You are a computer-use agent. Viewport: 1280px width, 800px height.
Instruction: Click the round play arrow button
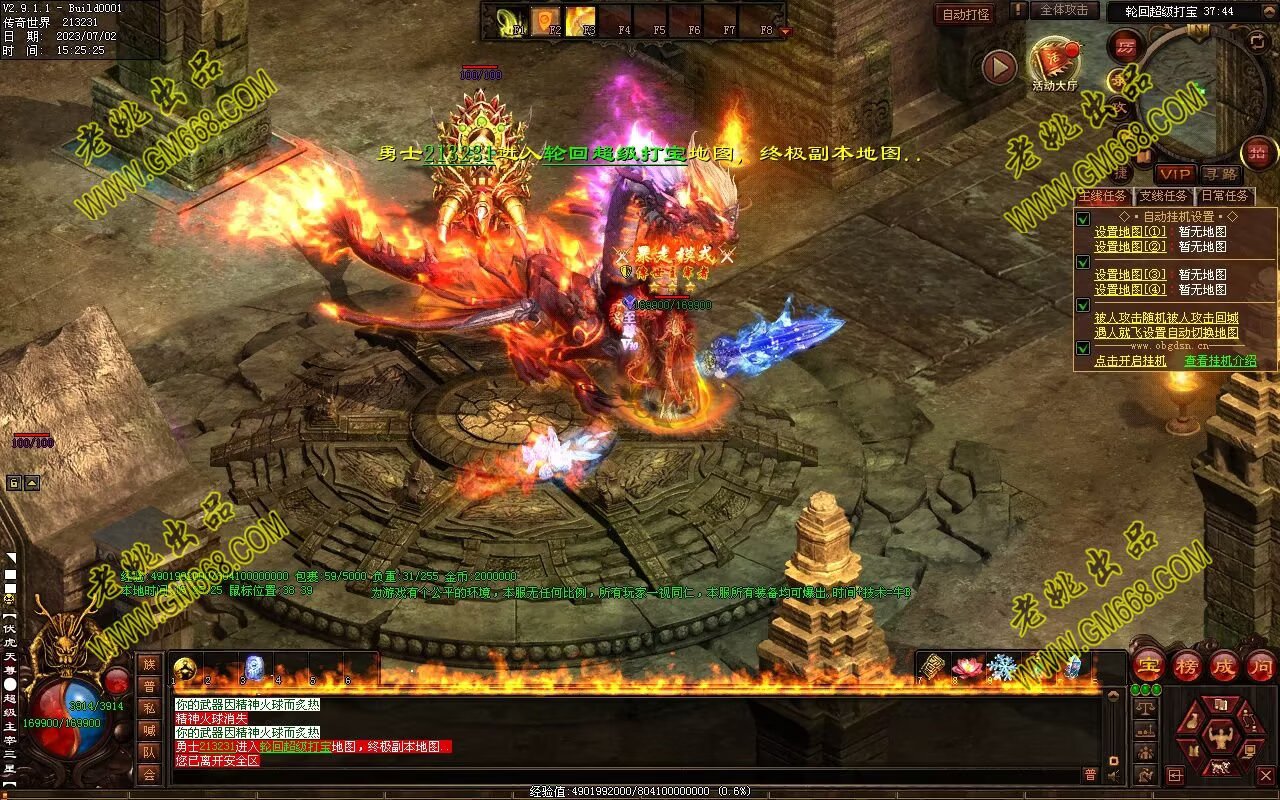click(999, 68)
